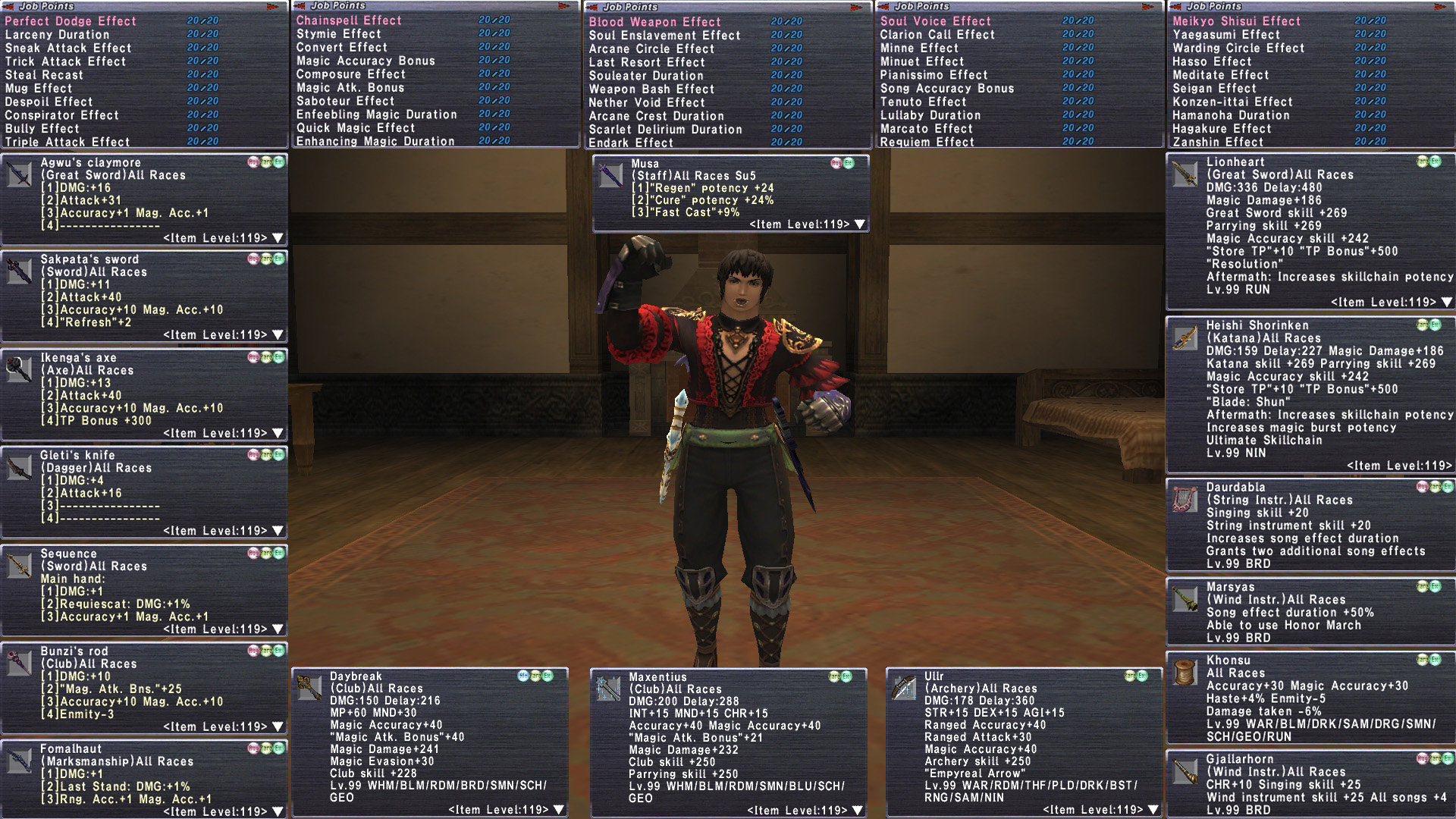Pick the Endark Effect job point
The image size is (1456, 819).
tap(631, 143)
